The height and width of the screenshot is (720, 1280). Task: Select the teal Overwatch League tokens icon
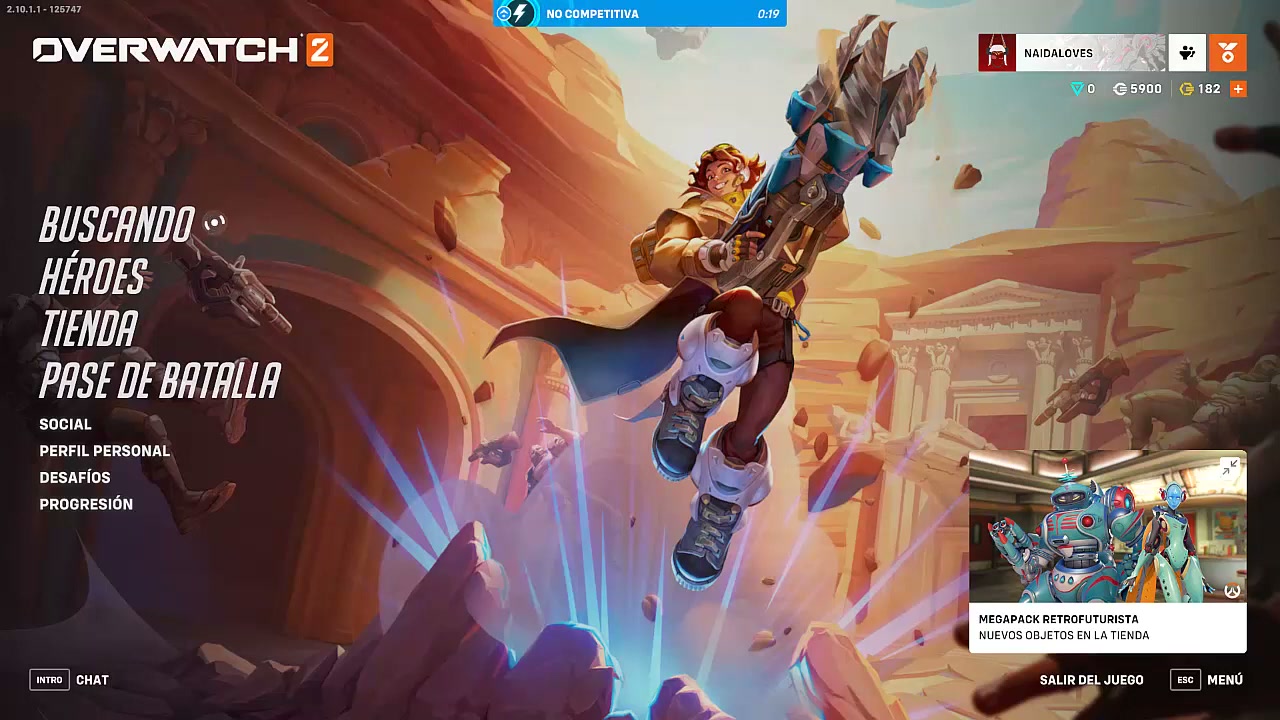[1078, 89]
